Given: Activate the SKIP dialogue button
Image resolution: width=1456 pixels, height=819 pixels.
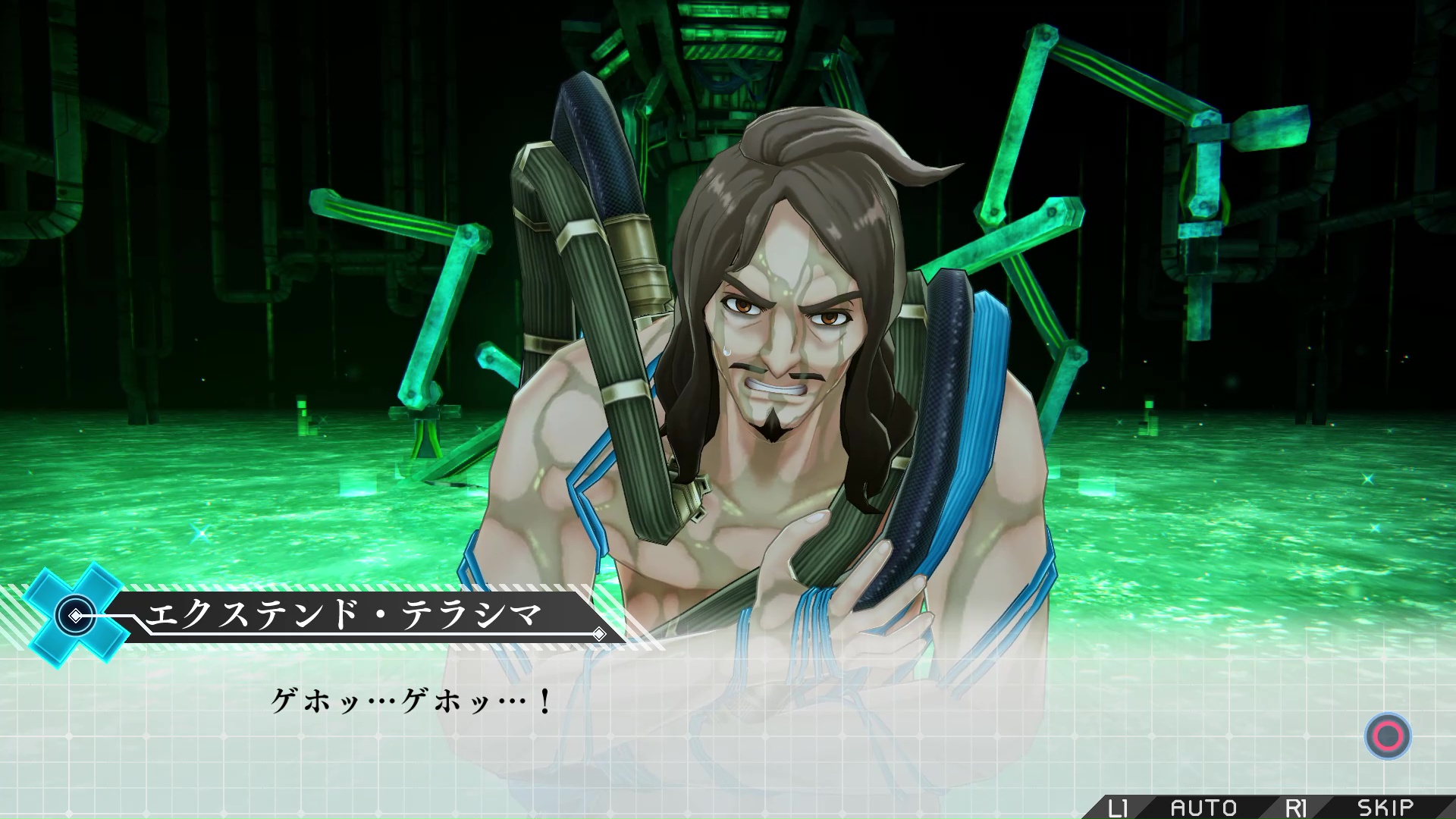Looking at the screenshot, I should [1385, 807].
